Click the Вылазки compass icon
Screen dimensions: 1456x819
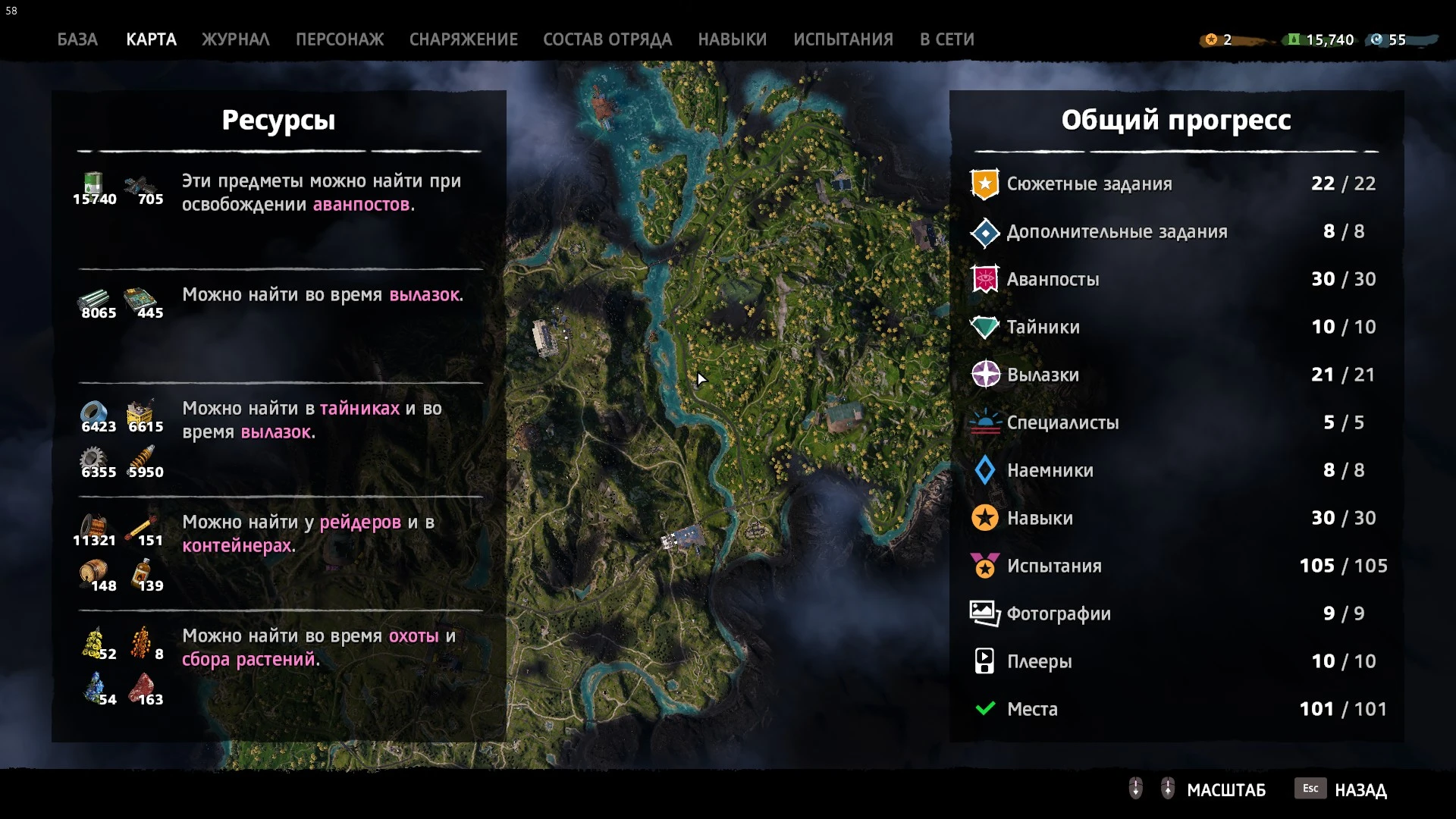tap(985, 375)
